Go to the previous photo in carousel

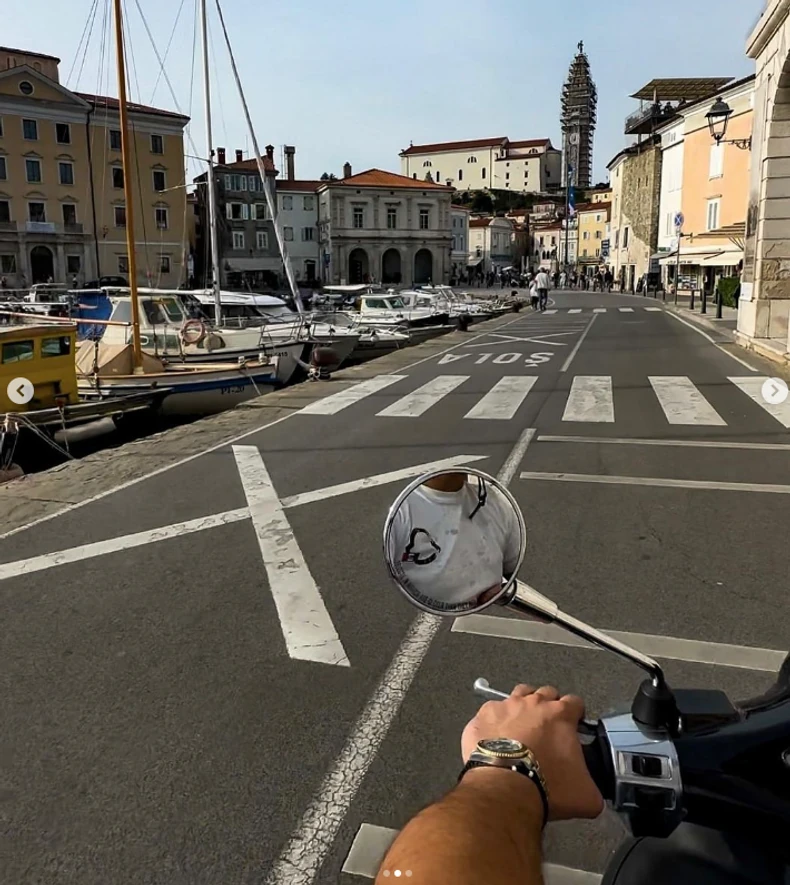20,391
